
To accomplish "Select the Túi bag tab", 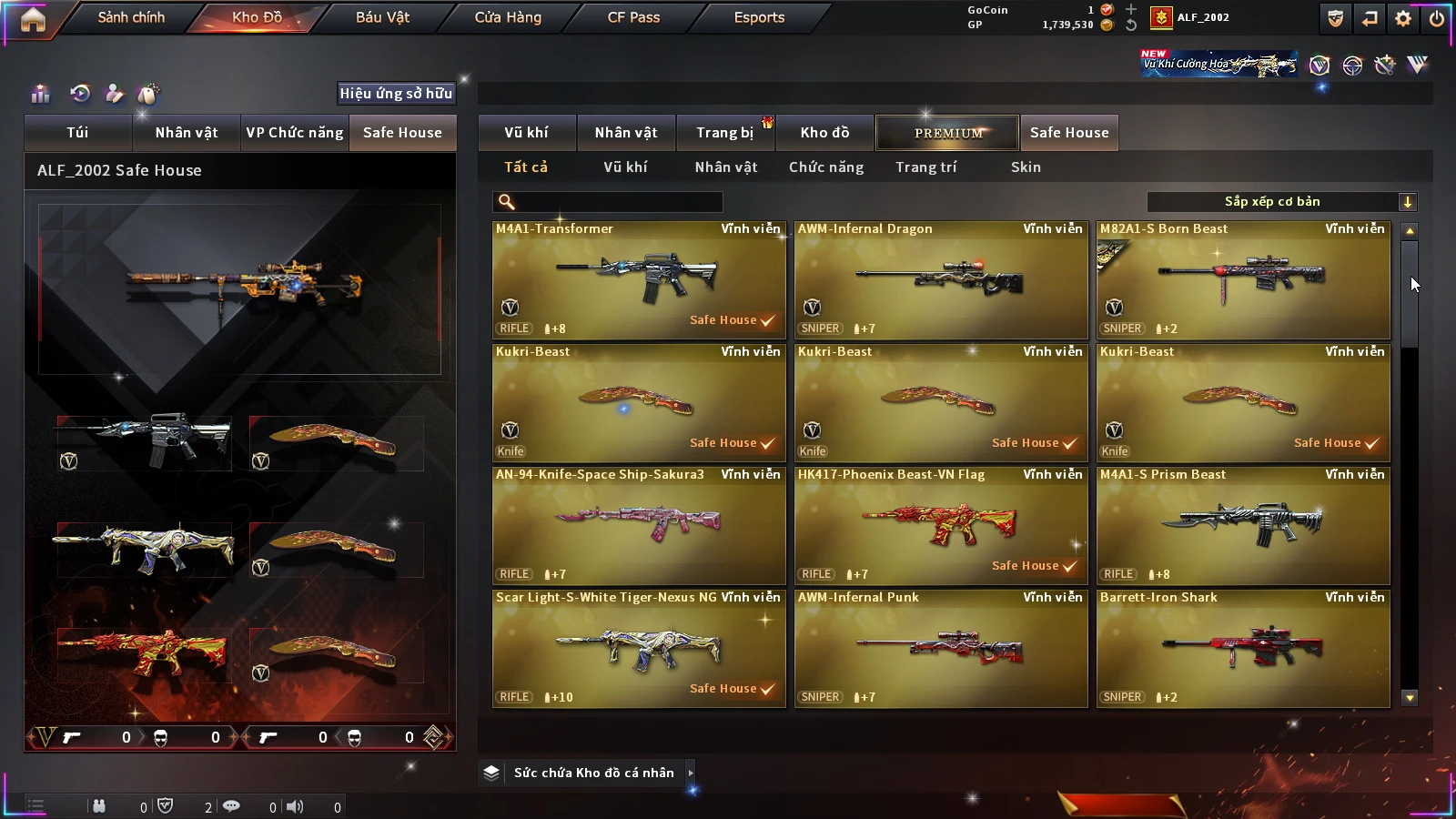I will click(77, 133).
